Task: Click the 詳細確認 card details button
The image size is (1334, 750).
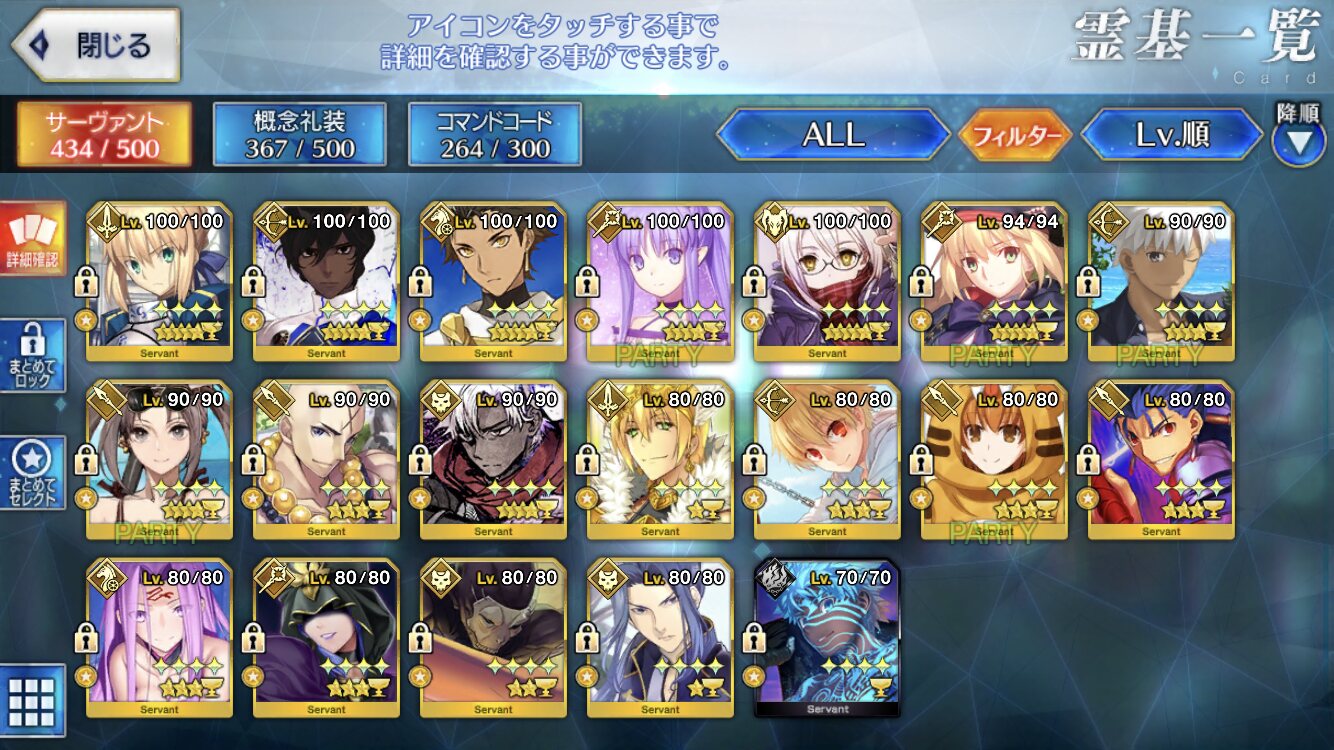Action: (32, 238)
